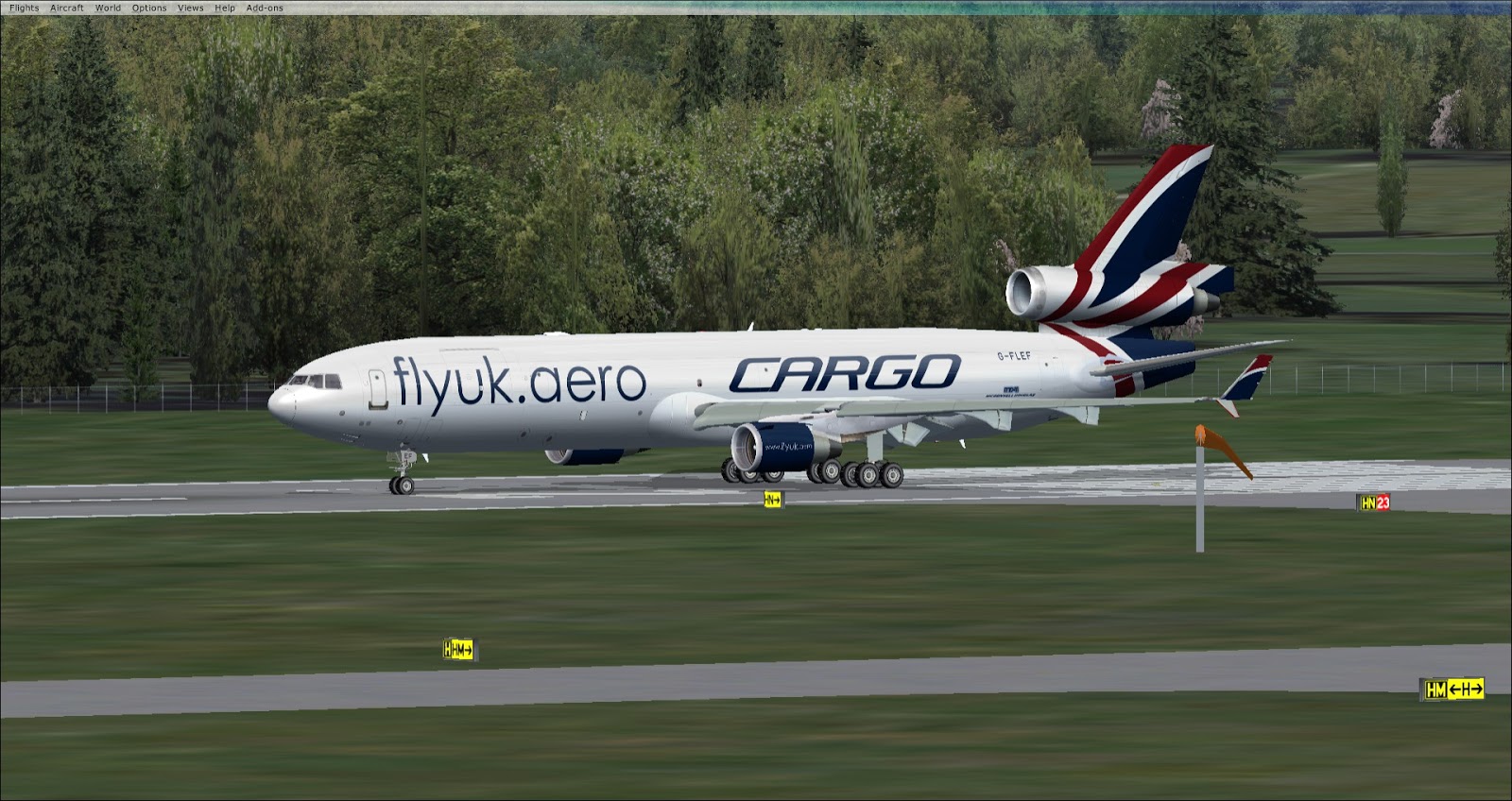Open the Views menu
Screen dimensions: 1512x801
[x=190, y=8]
